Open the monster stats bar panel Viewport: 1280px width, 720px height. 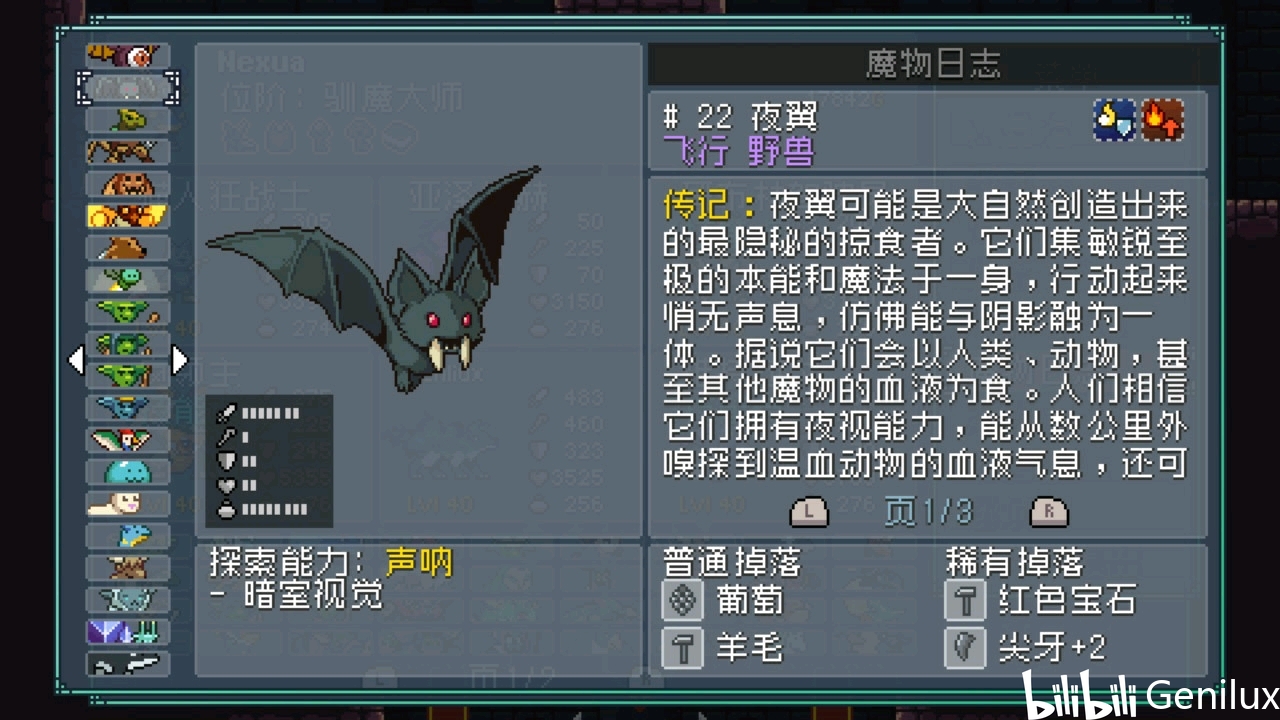point(269,461)
